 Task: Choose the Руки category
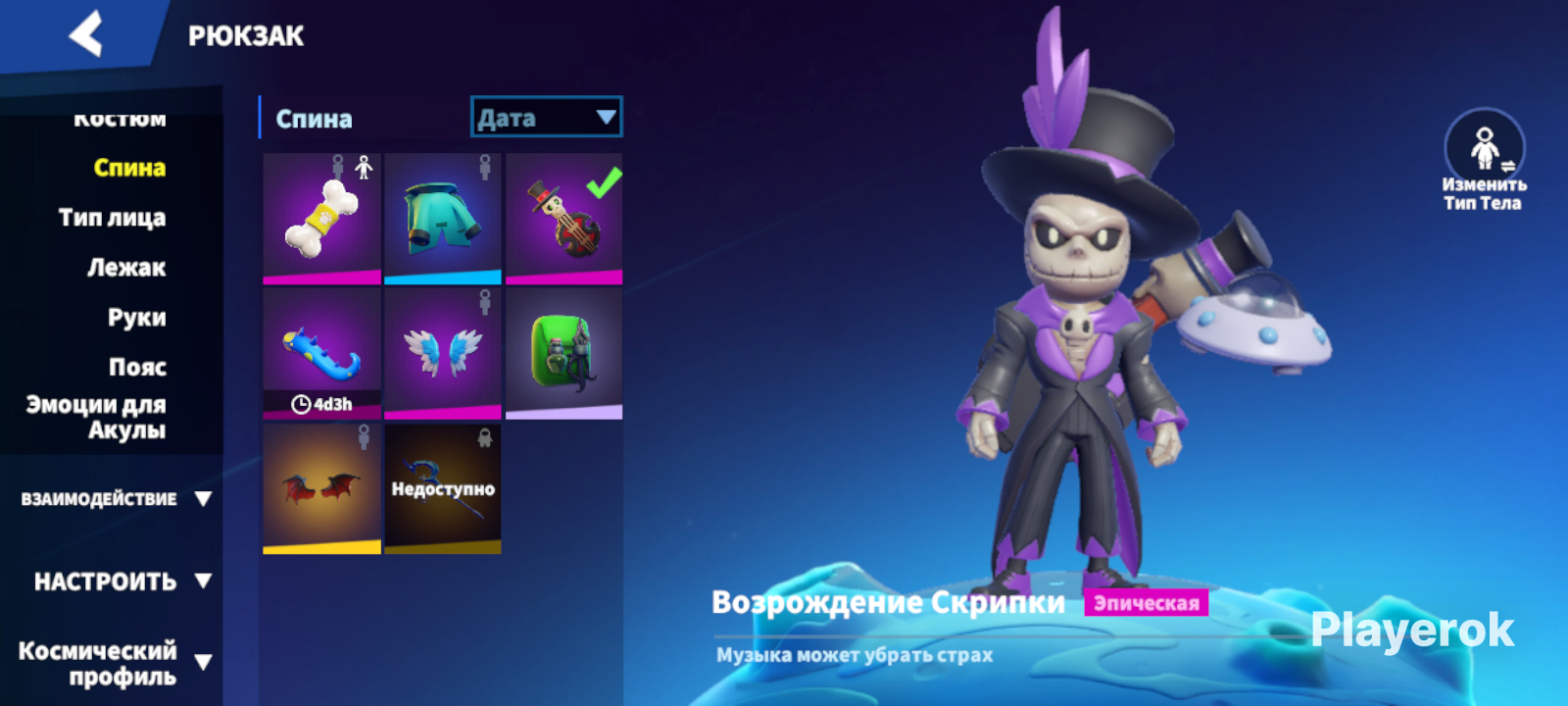pyautogui.click(x=136, y=318)
